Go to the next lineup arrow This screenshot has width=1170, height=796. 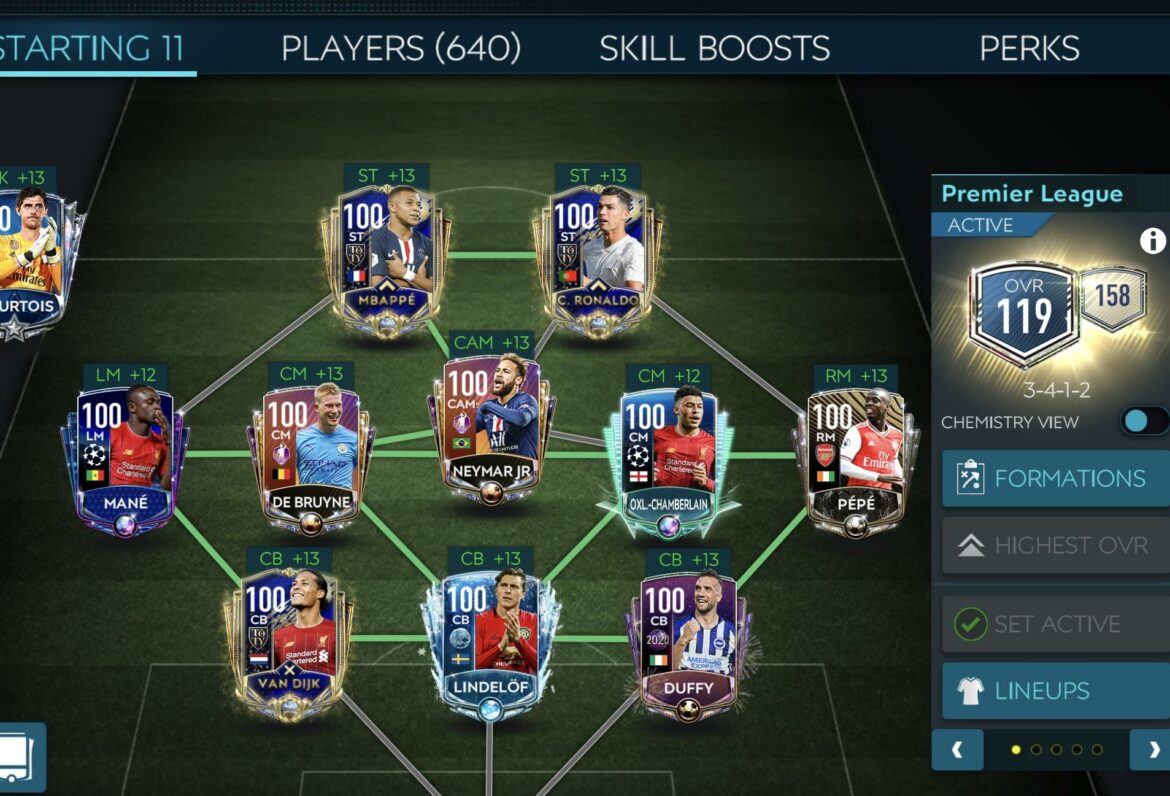point(1153,749)
